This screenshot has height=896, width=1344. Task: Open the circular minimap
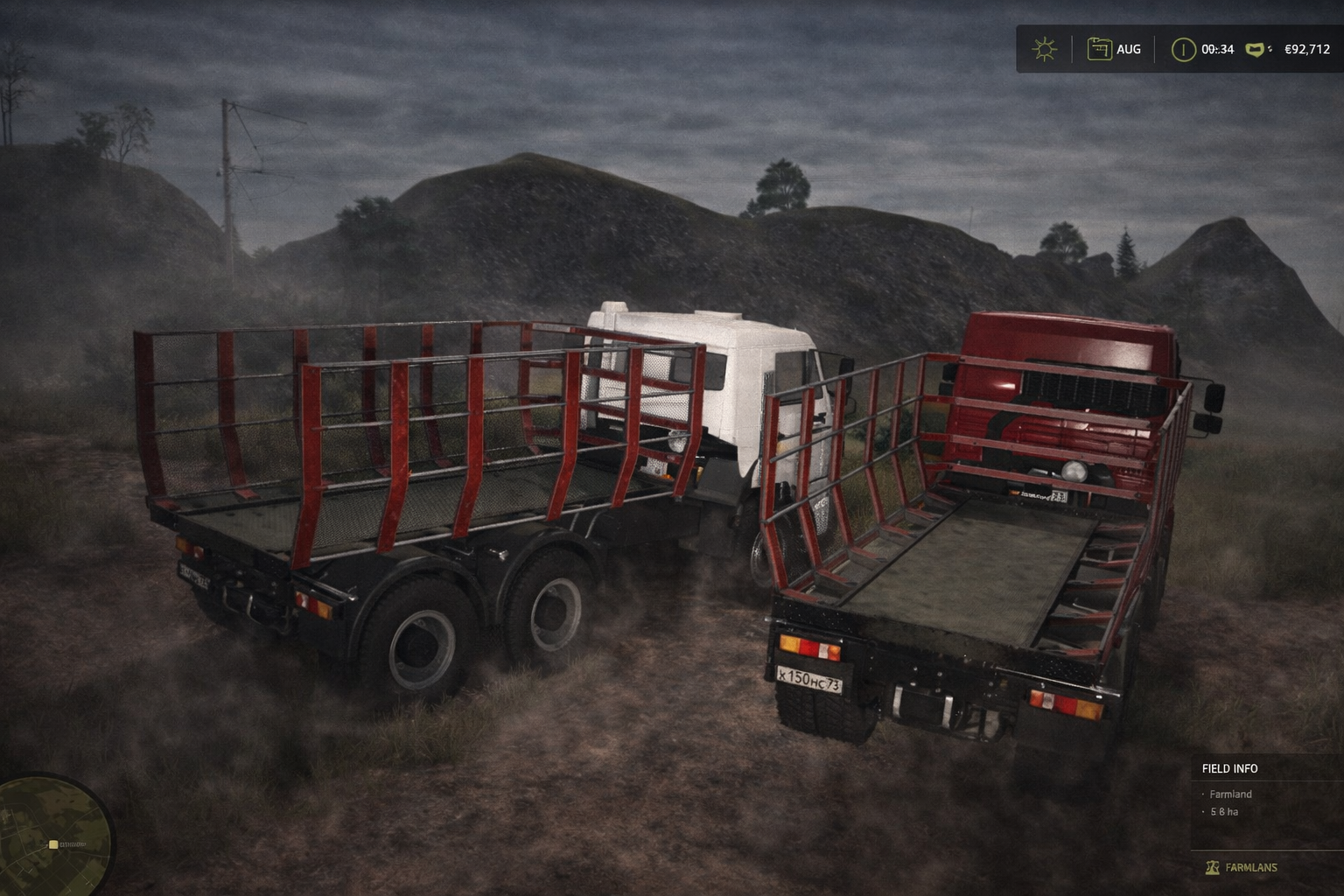pos(51,836)
